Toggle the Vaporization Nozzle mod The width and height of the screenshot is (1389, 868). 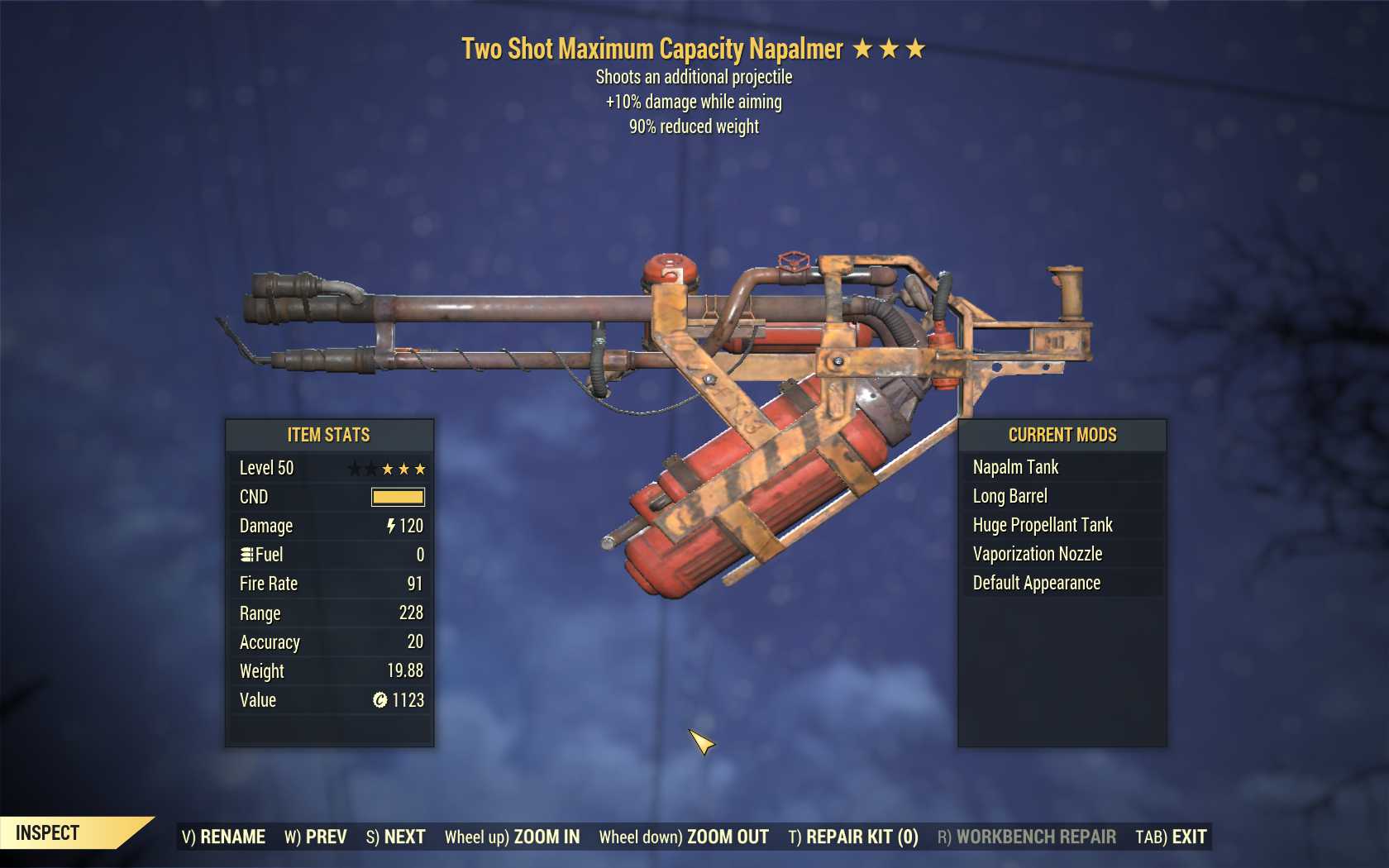[x=1036, y=554]
